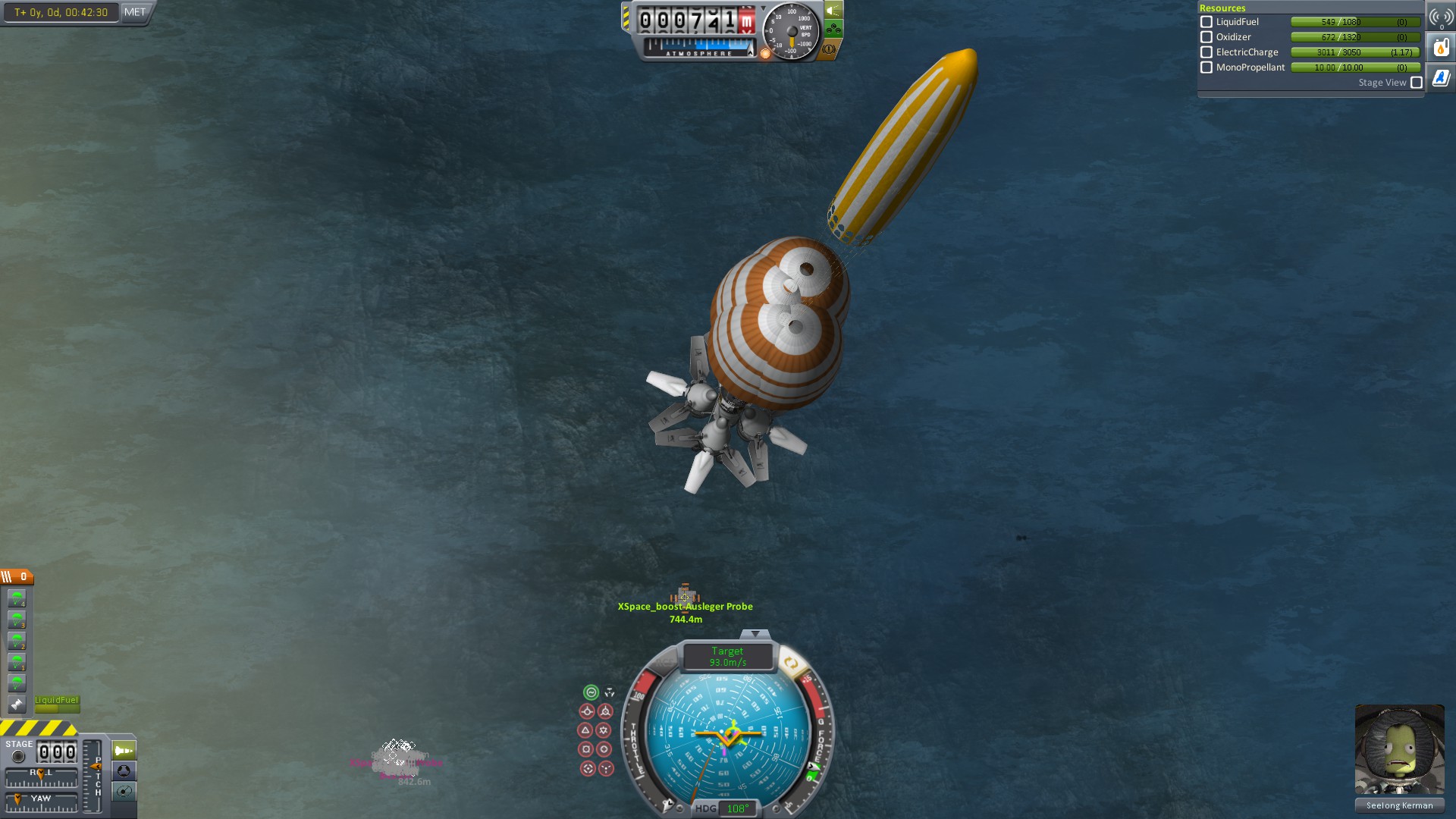Toggle the brakes warning button
Image resolution: width=1456 pixels, height=819 pixels.
pyautogui.click(x=829, y=49)
